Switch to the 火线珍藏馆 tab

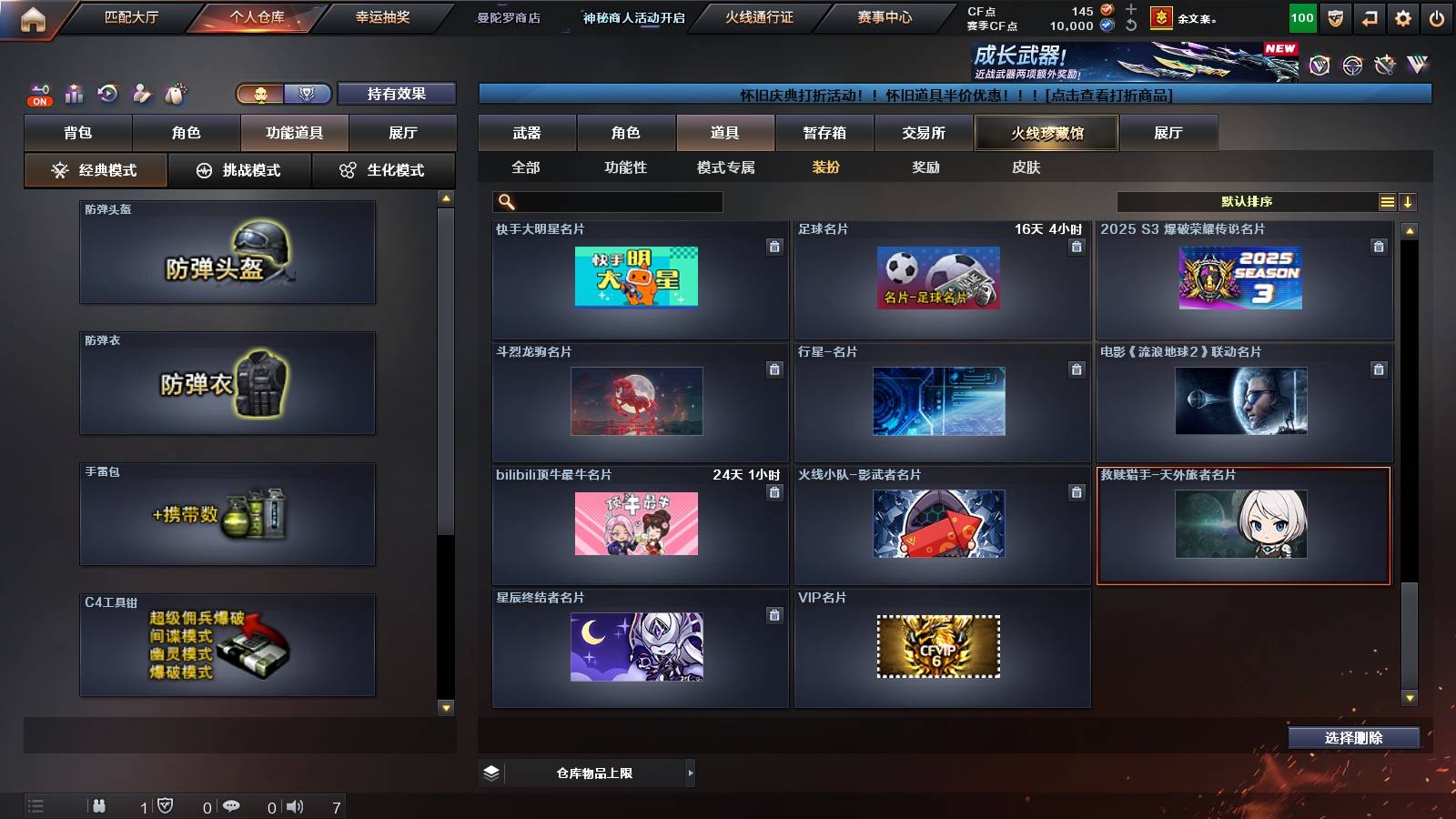click(x=1045, y=133)
